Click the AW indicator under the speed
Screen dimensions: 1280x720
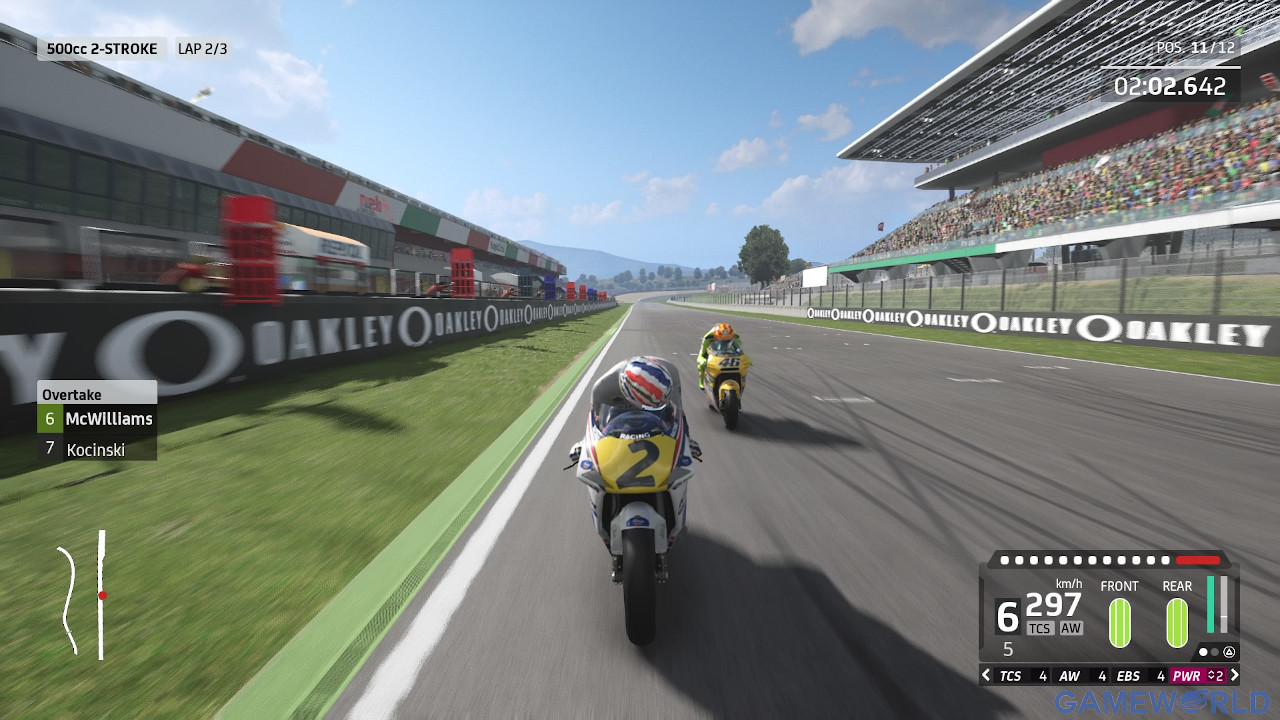[x=1071, y=628]
